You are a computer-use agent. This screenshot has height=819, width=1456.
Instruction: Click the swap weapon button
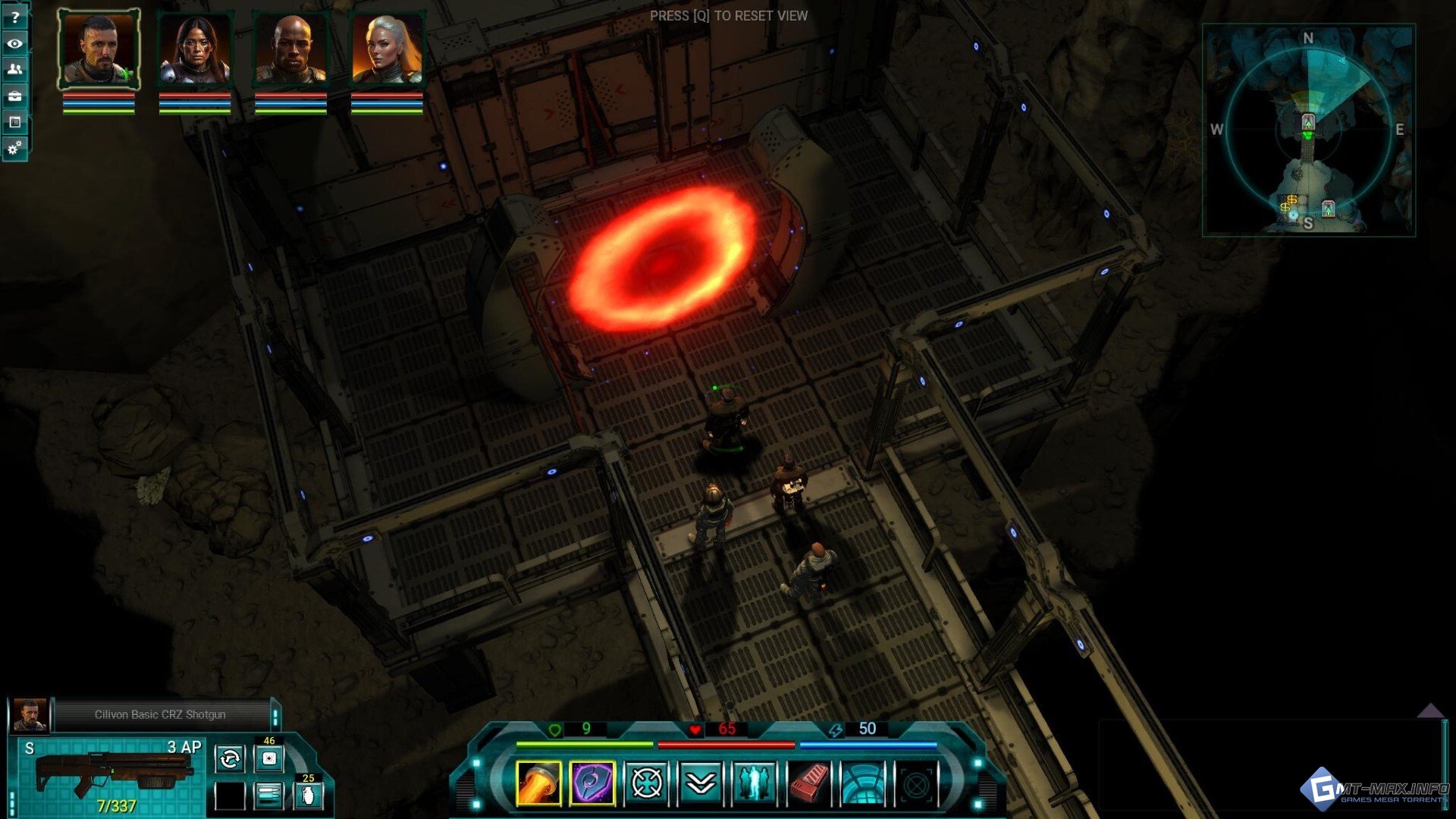pyautogui.click(x=230, y=758)
